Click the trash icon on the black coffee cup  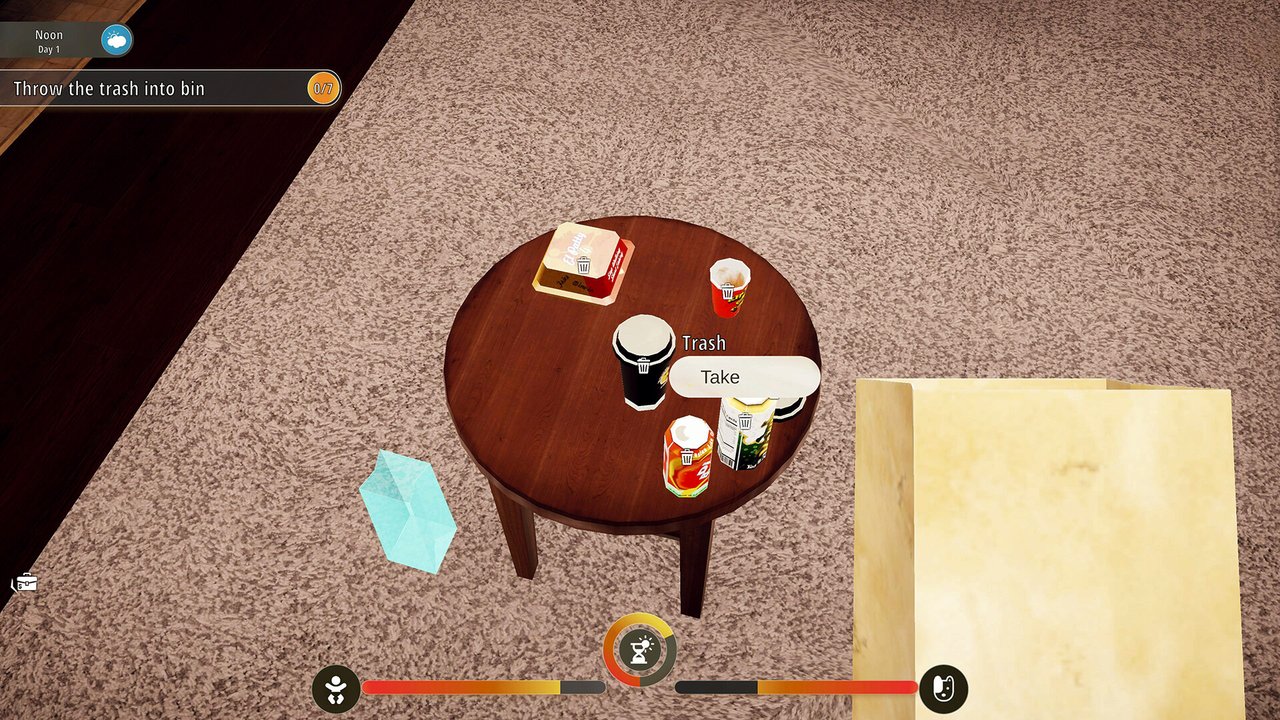[x=642, y=367]
